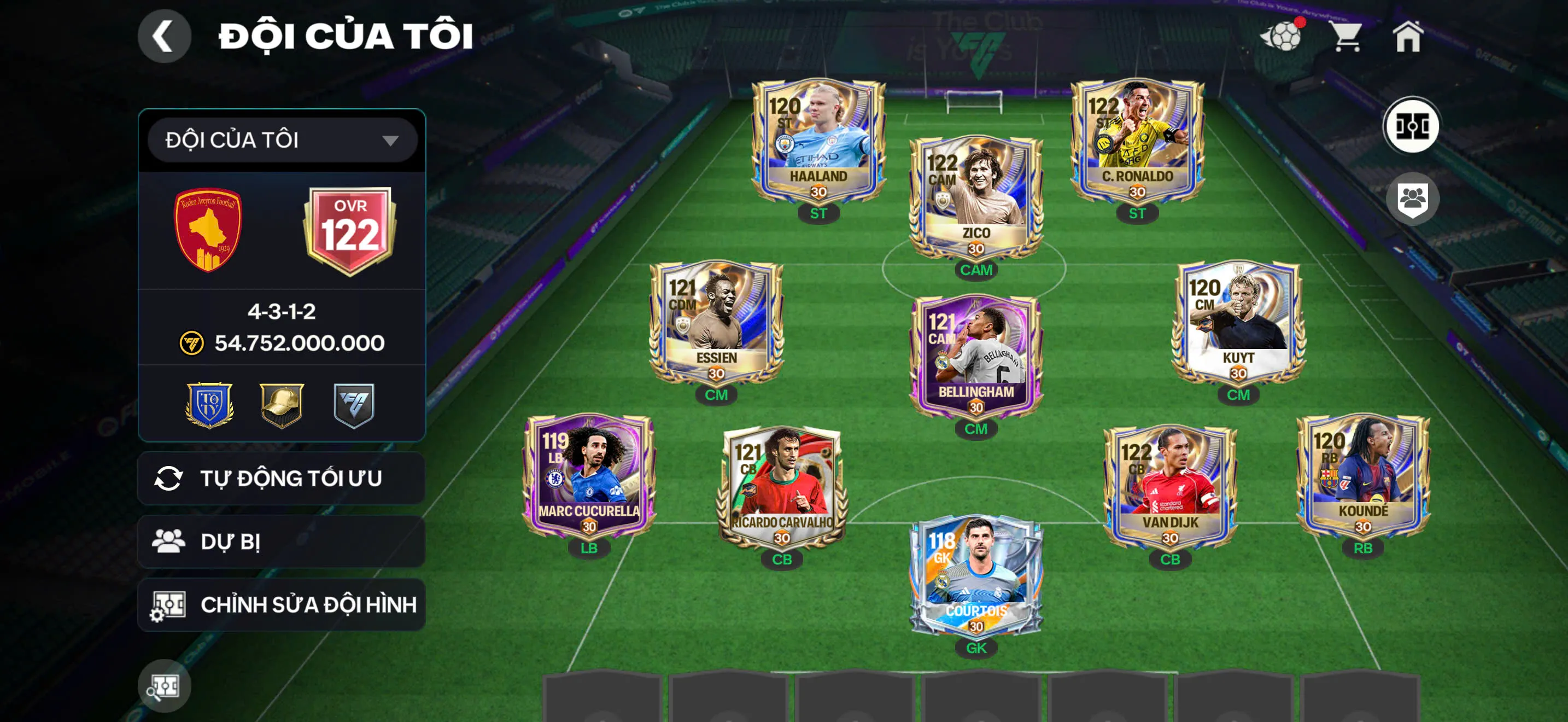Screen dimensions: 1568x722
Task: Open the shopping cart store
Action: [1347, 37]
